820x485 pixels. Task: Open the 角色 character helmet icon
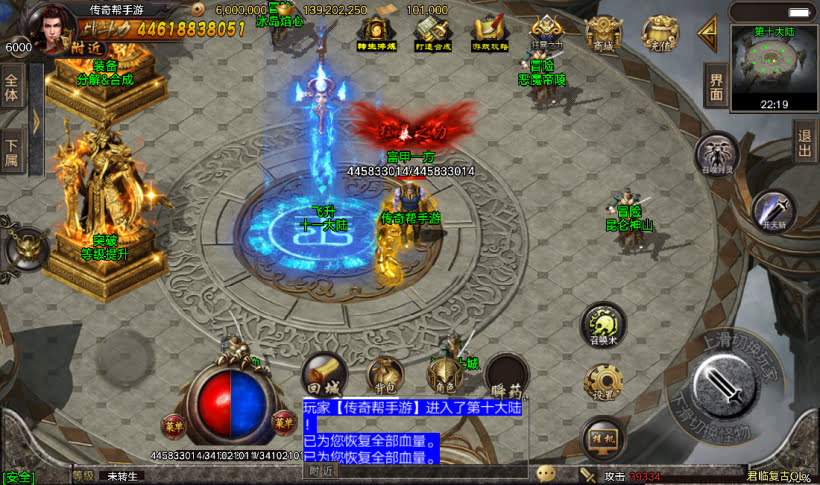[443, 376]
